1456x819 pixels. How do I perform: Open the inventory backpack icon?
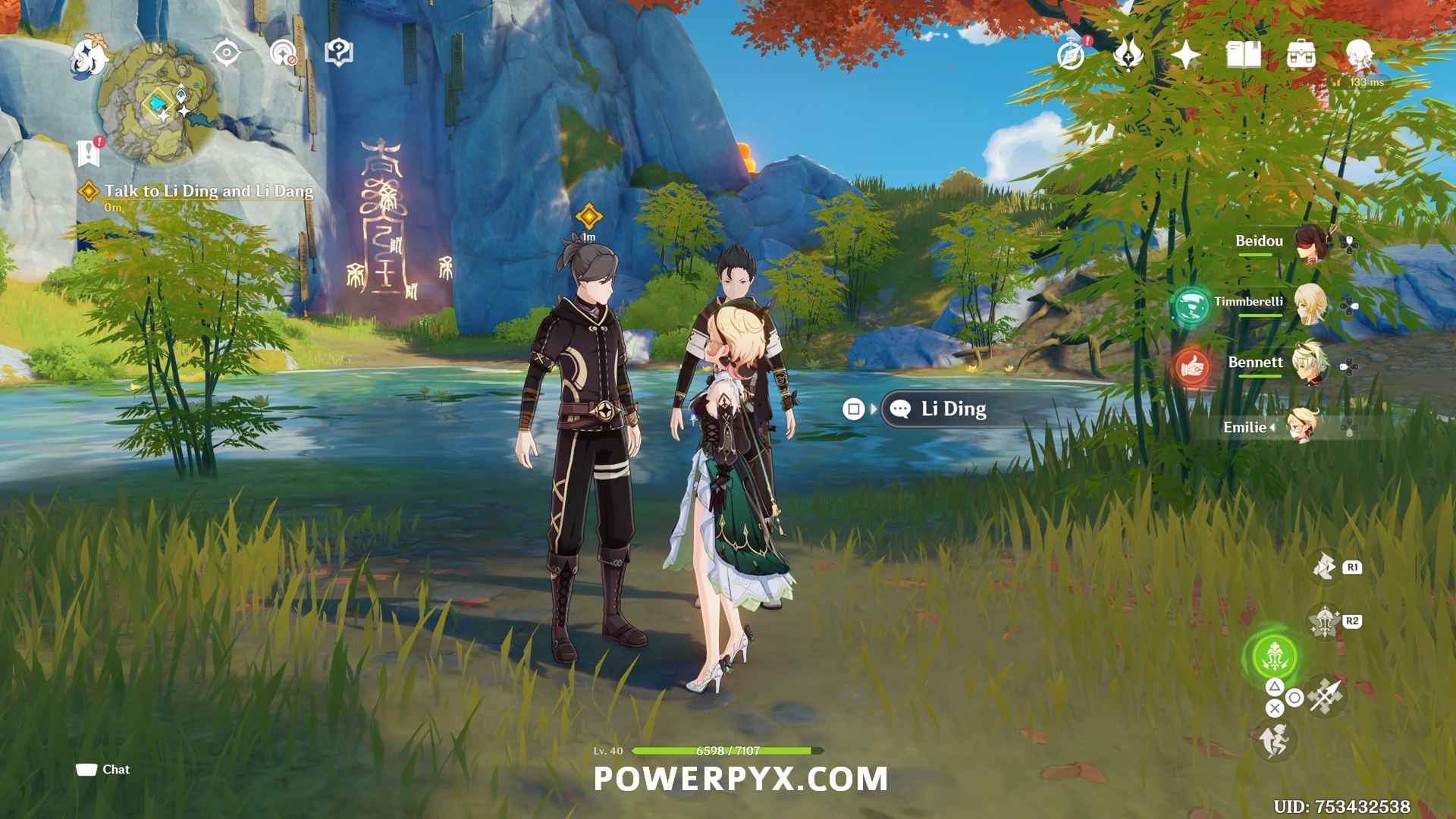point(1301,55)
